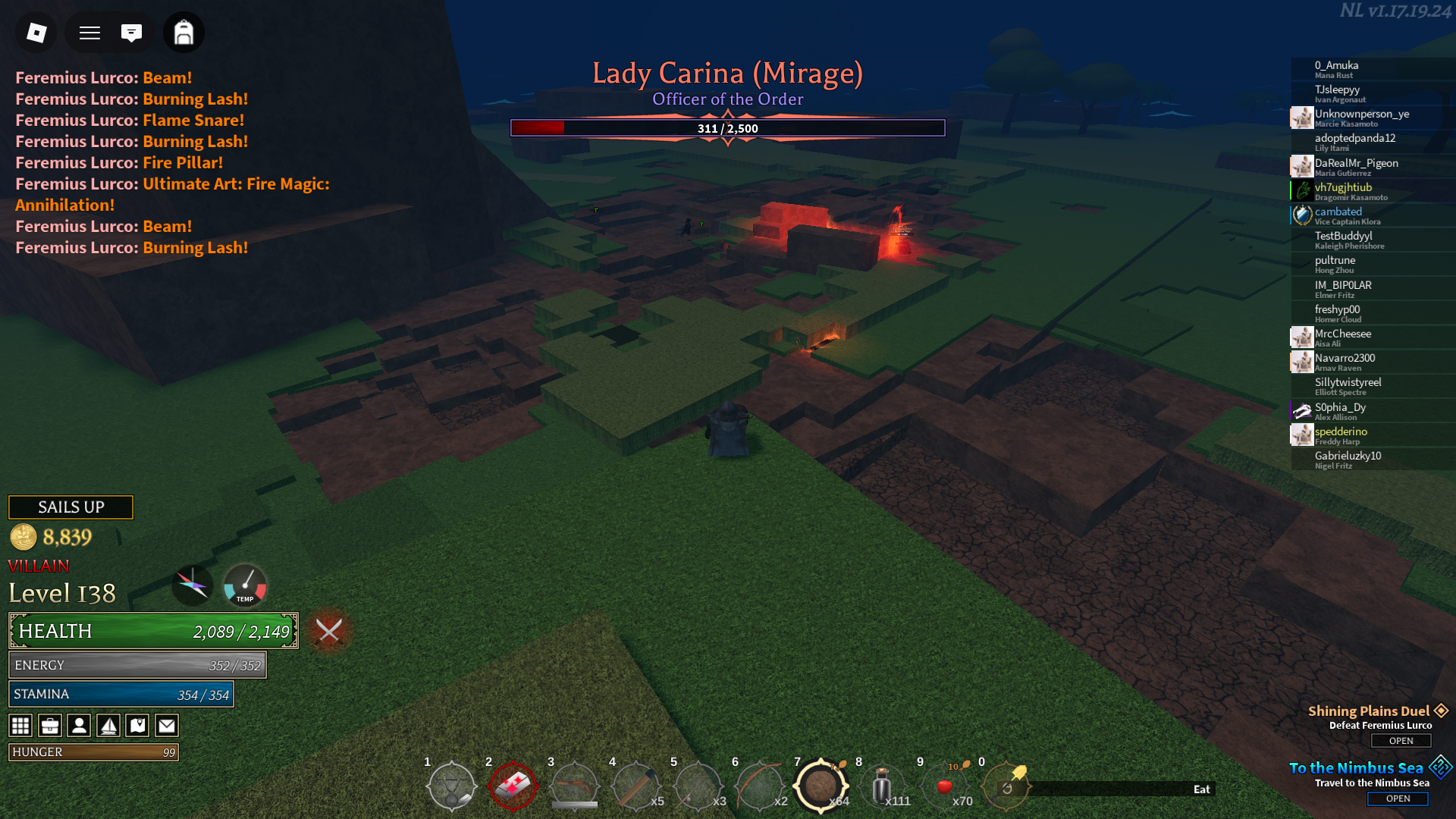Open the briefcase inventory icon

point(50,726)
